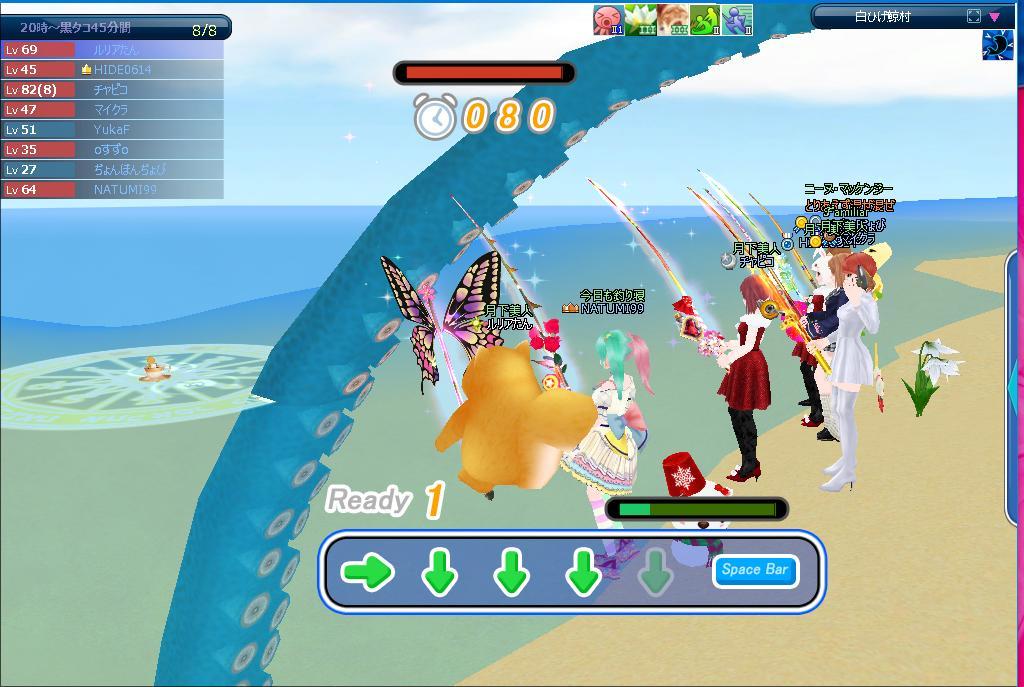The height and width of the screenshot is (687, 1024).
Task: Click the Space Bar button
Action: point(755,570)
